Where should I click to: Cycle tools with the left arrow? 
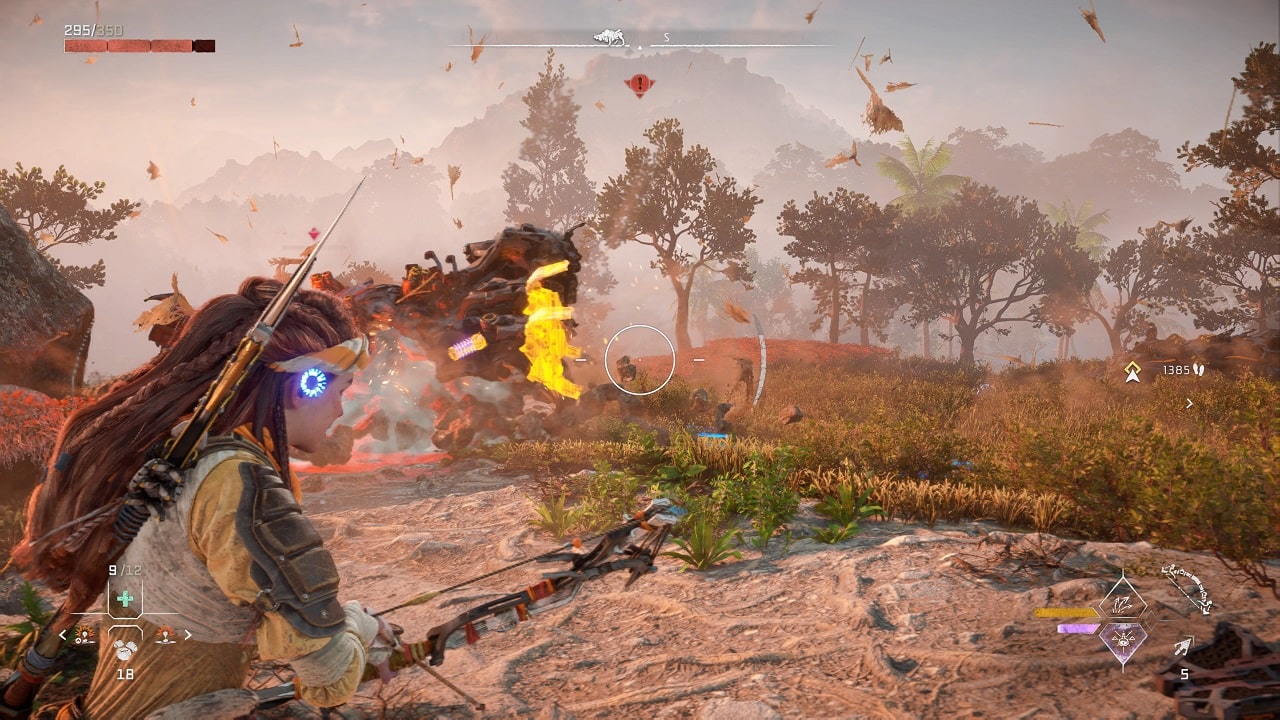pos(63,634)
